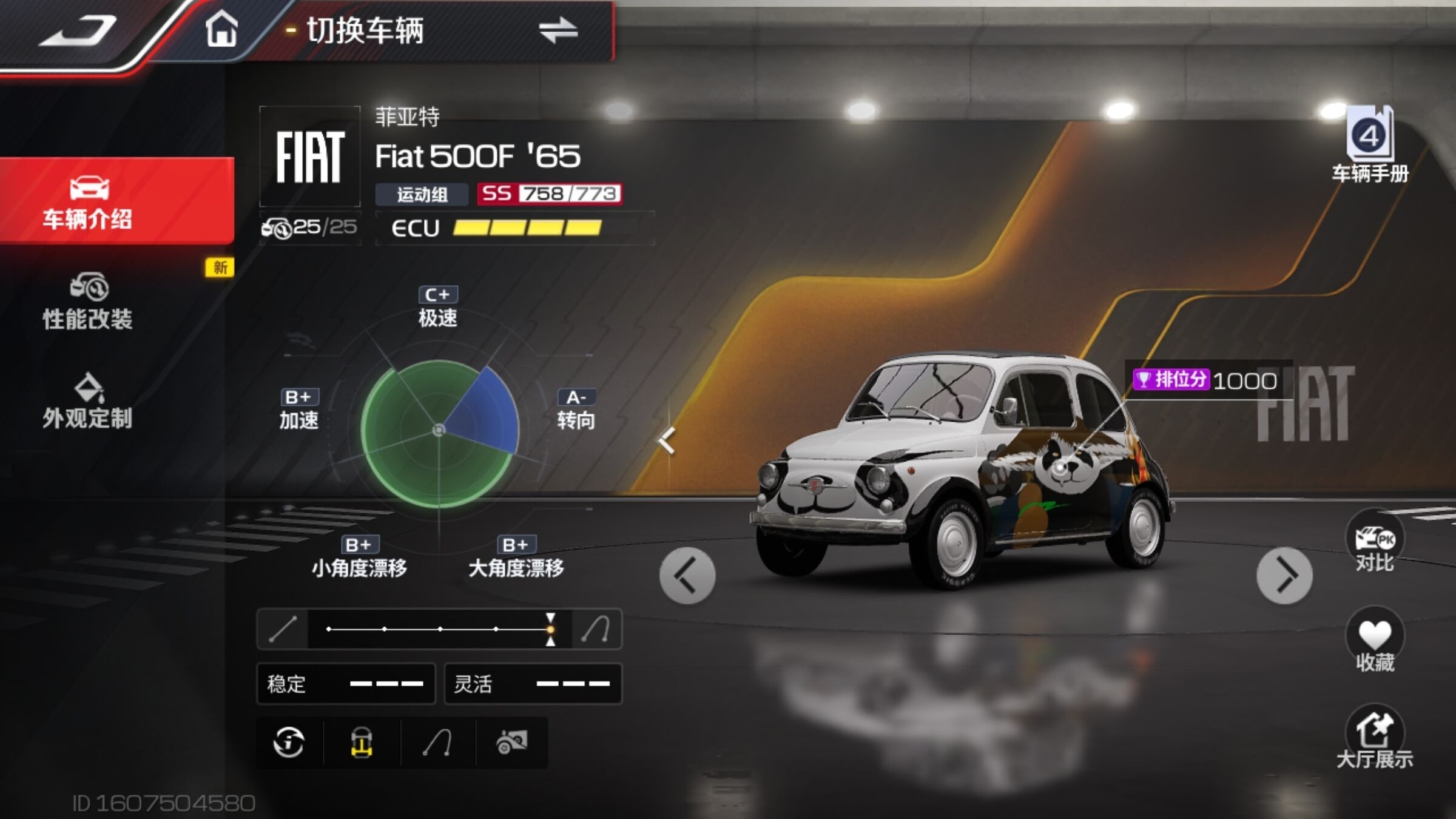Viewport: 1456px width, 819px height.
Task: Go back using the top-left arrow
Action: coord(78,30)
